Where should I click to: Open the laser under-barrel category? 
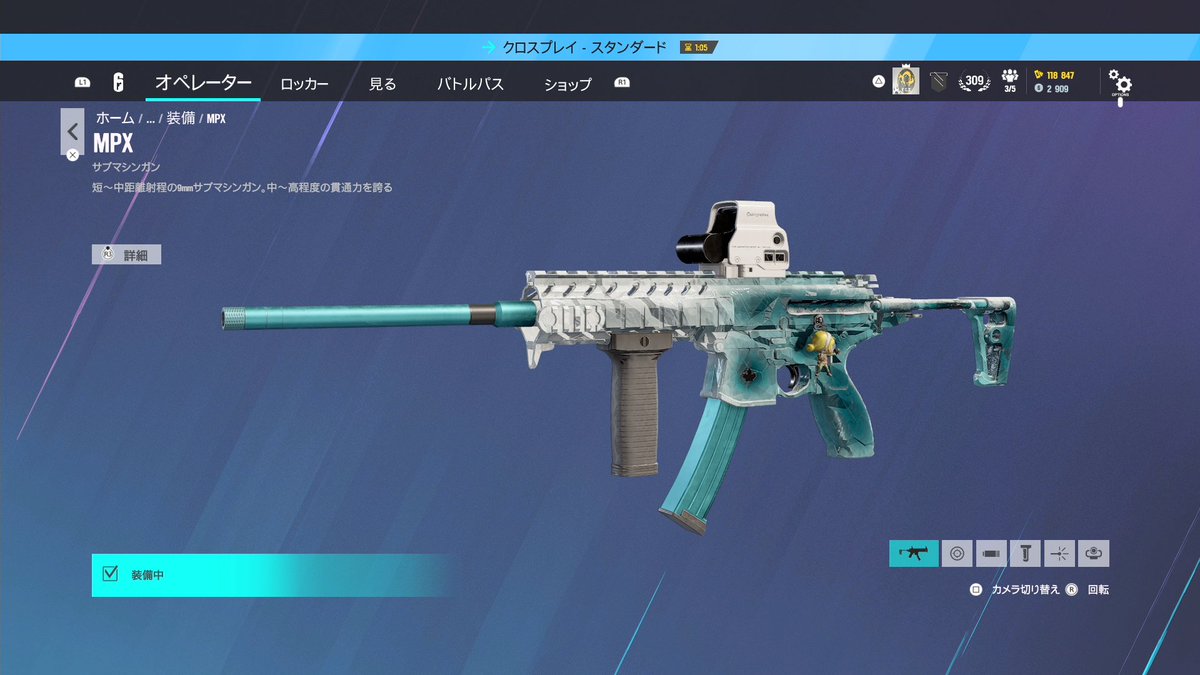(1060, 553)
